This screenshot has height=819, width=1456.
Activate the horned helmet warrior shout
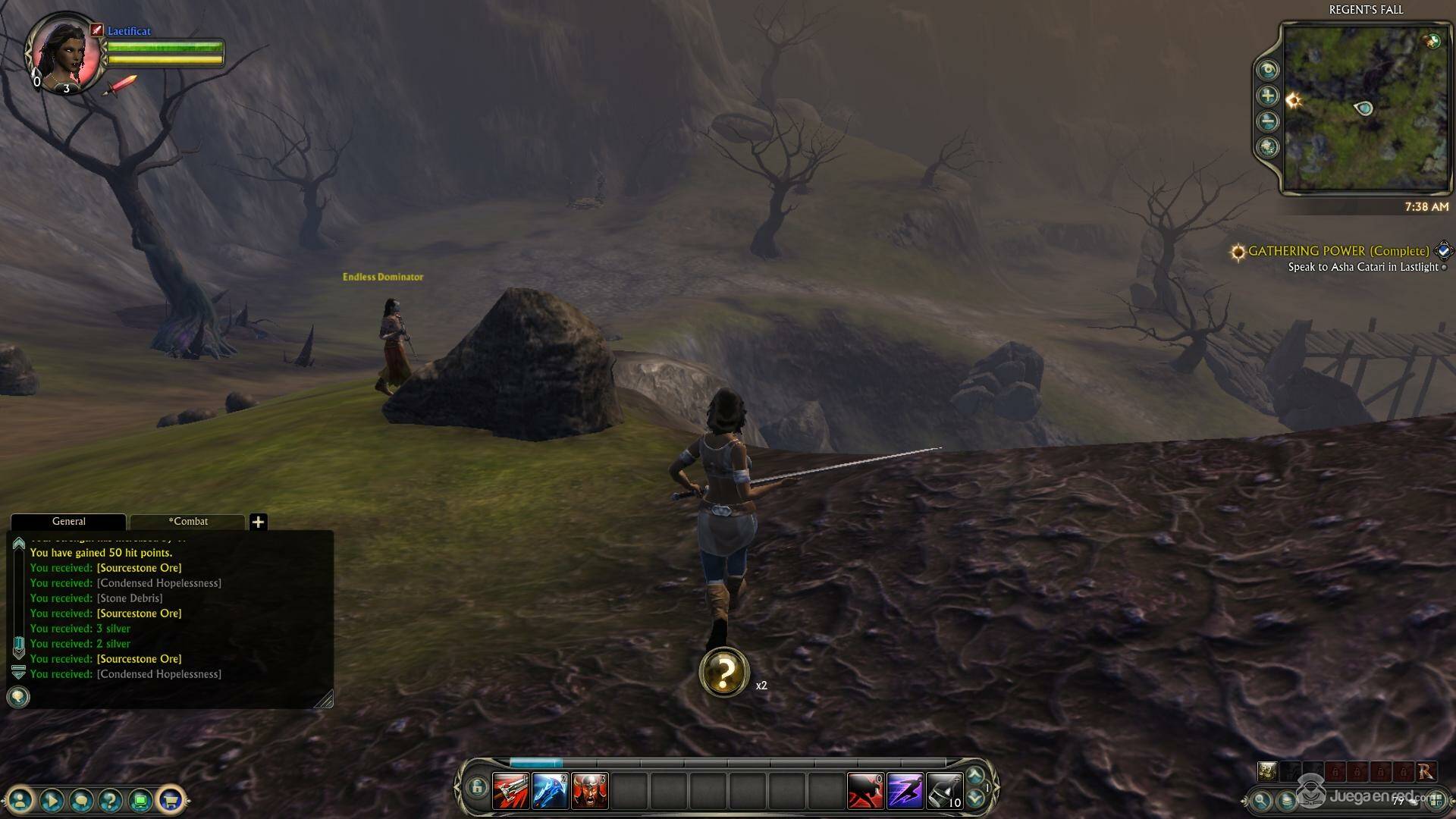(x=589, y=792)
